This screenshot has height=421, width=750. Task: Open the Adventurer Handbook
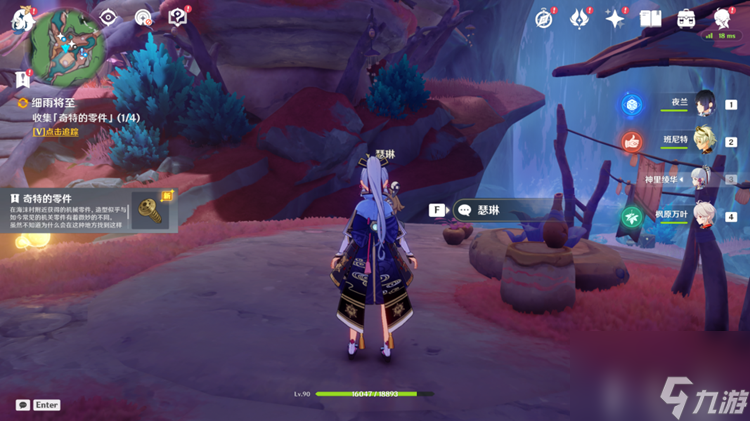(x=651, y=18)
